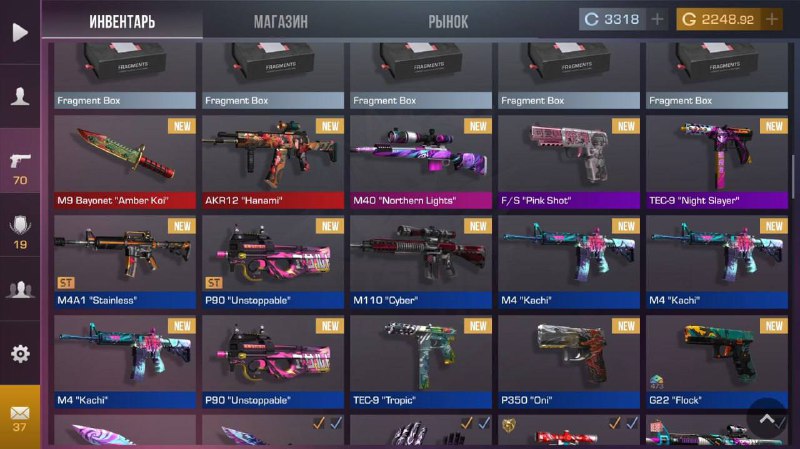
Task: Select the Инвентарь tab
Action: click(x=122, y=21)
